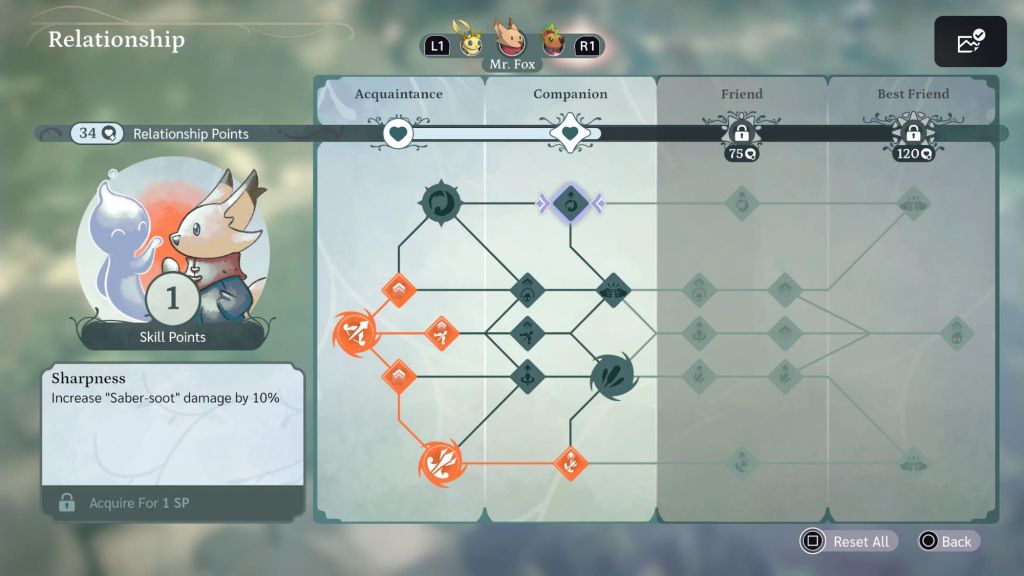Screen dimensions: 1024x576
Task: Click the Acquaintance heart milestone marker
Action: click(x=398, y=133)
